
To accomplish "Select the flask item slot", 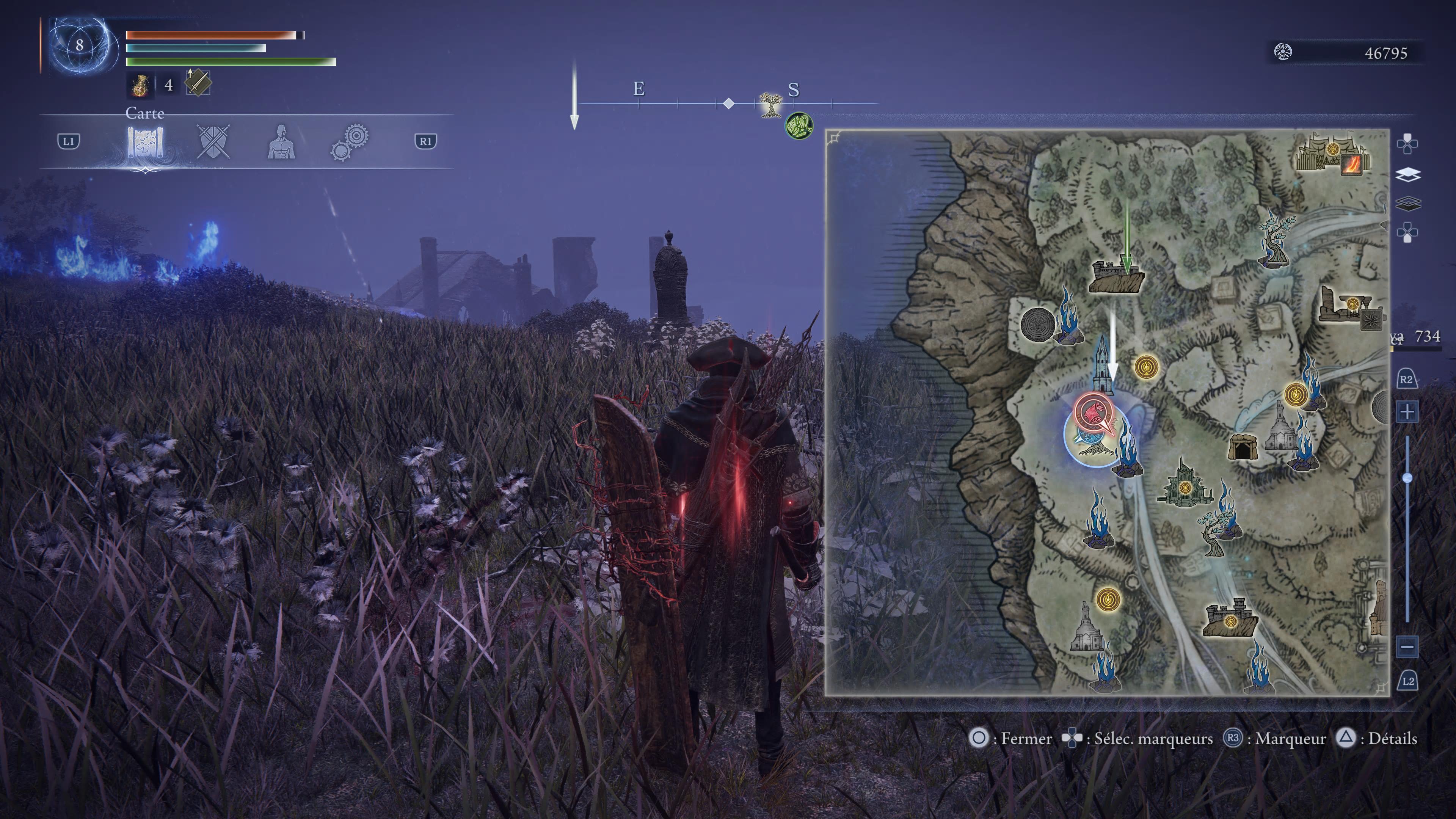I will [140, 85].
